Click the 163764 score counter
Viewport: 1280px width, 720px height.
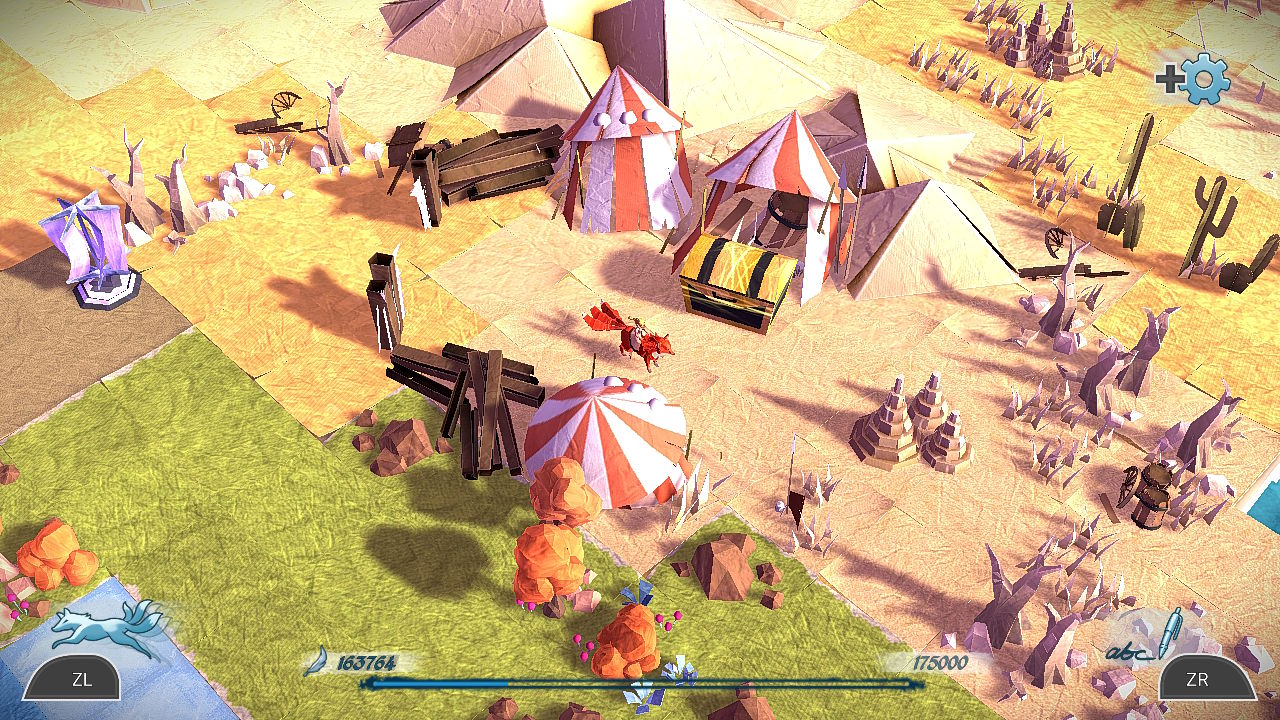[x=368, y=659]
